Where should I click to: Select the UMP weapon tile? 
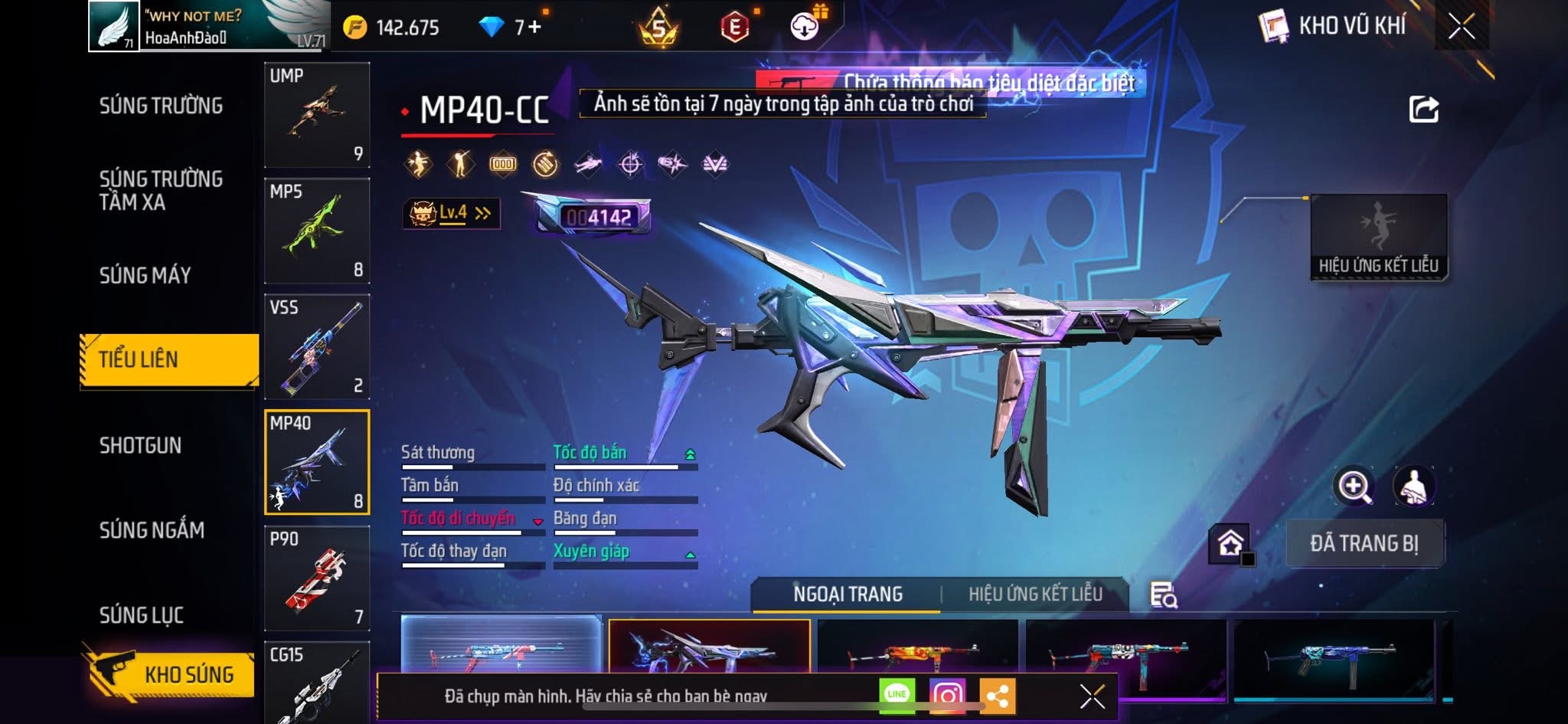point(317,115)
